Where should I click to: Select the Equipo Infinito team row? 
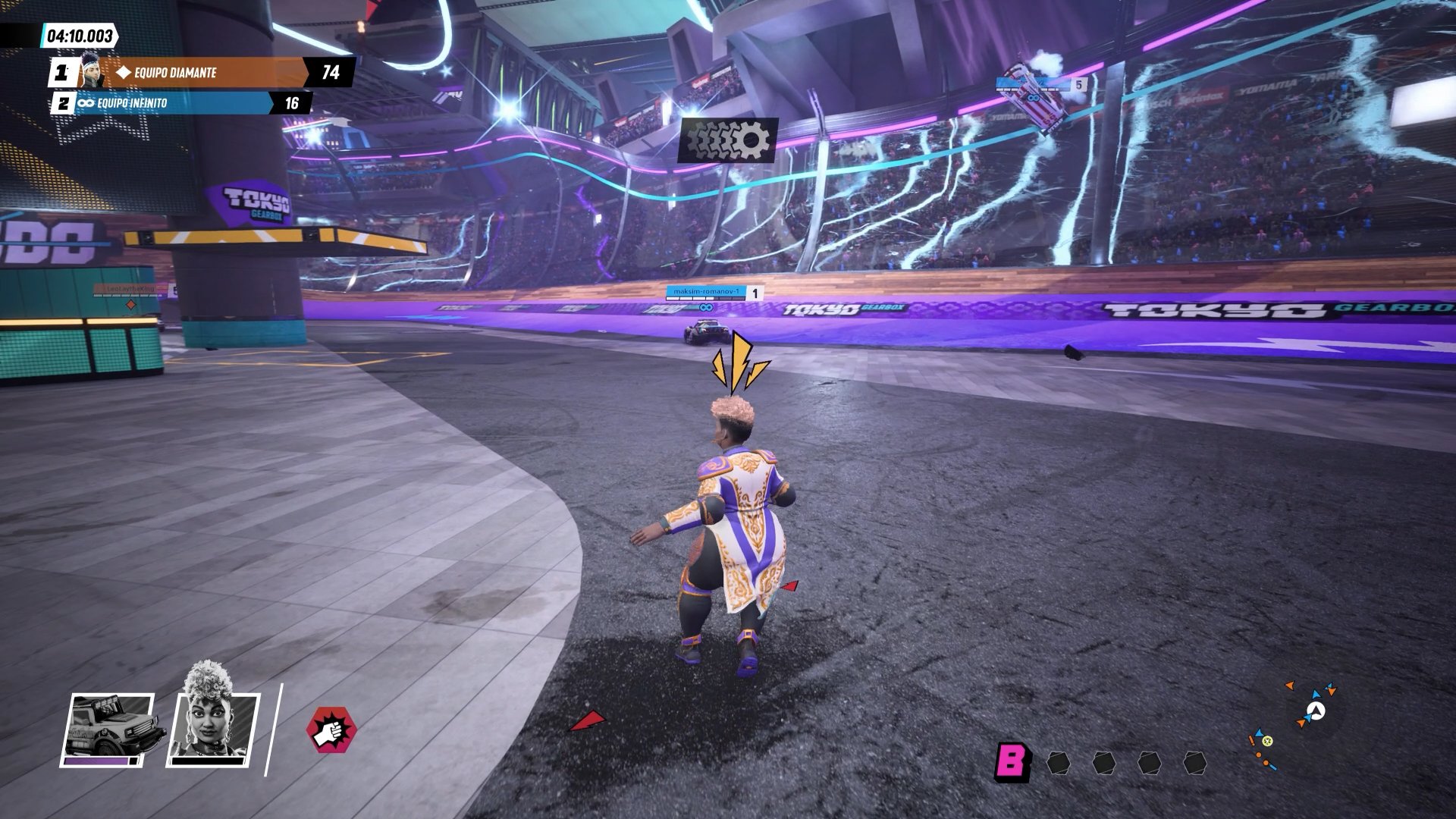[x=182, y=103]
